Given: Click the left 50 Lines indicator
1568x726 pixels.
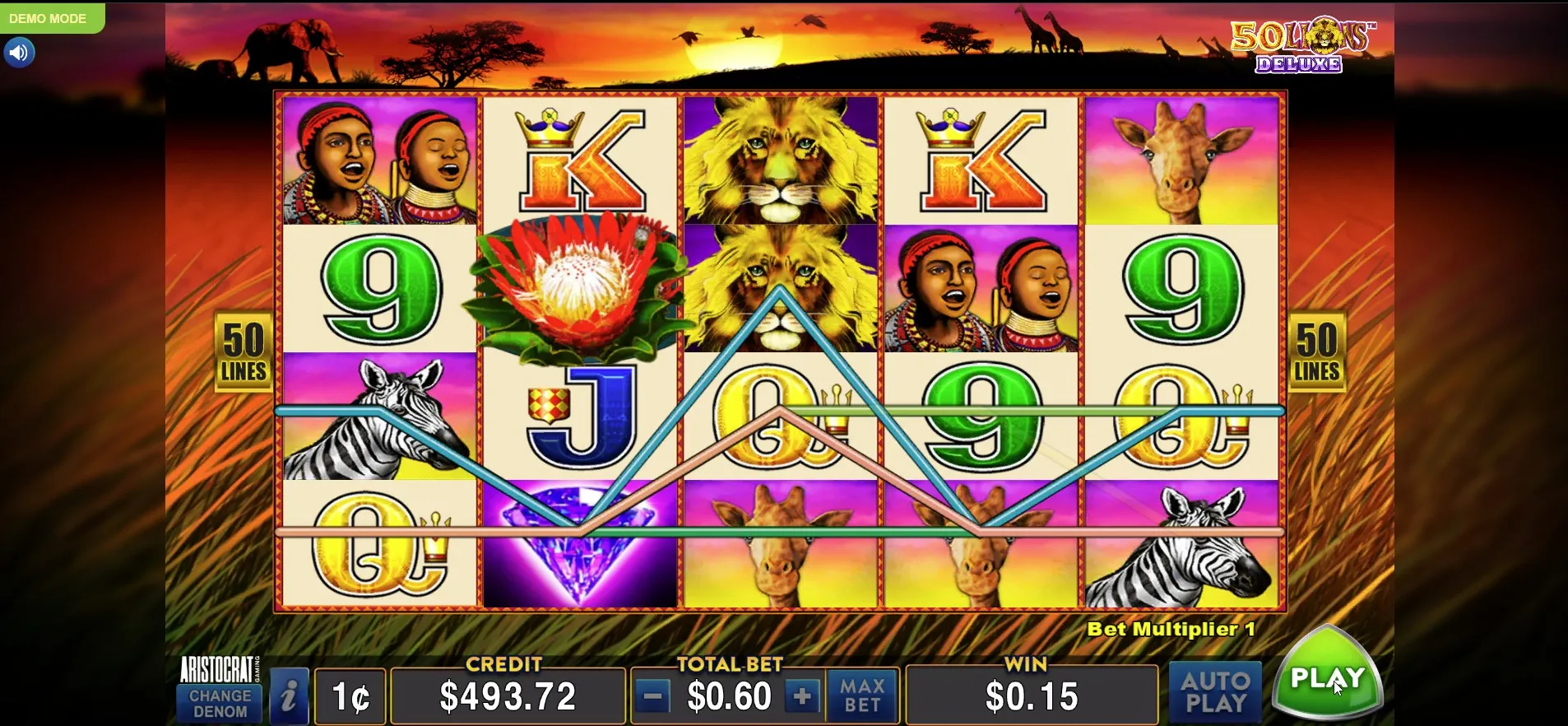Looking at the screenshot, I should pos(244,351).
